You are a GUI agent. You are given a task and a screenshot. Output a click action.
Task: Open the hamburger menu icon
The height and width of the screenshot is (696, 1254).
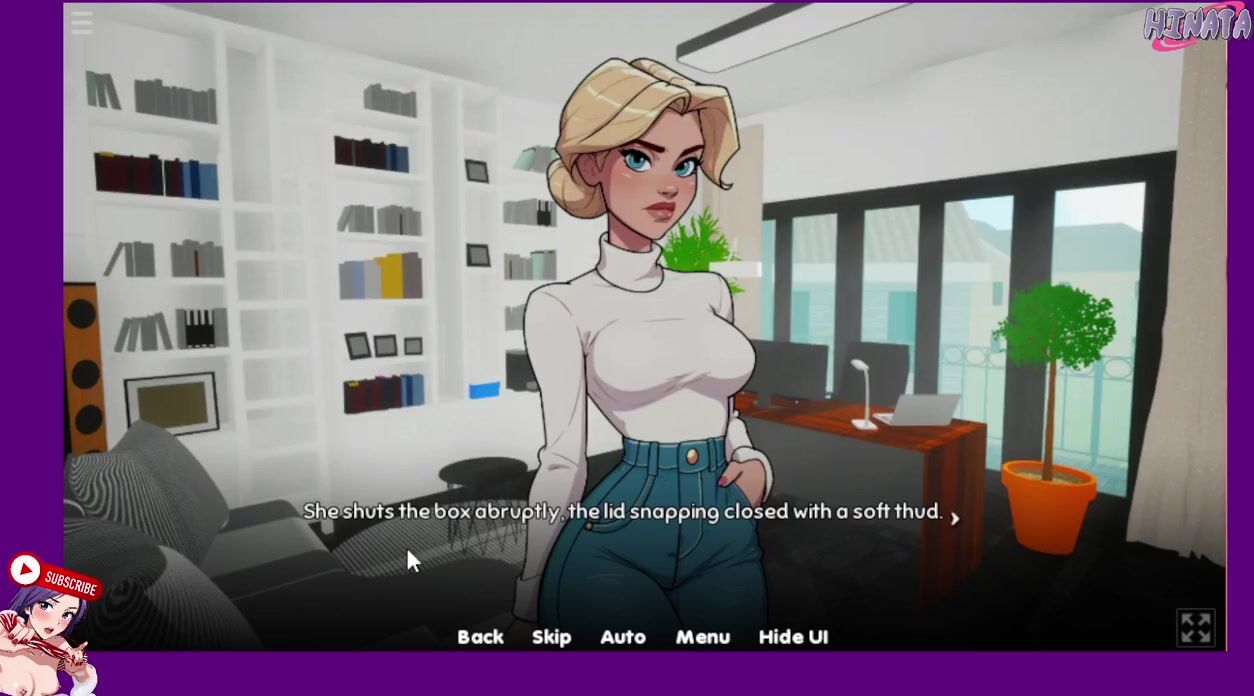(x=82, y=23)
